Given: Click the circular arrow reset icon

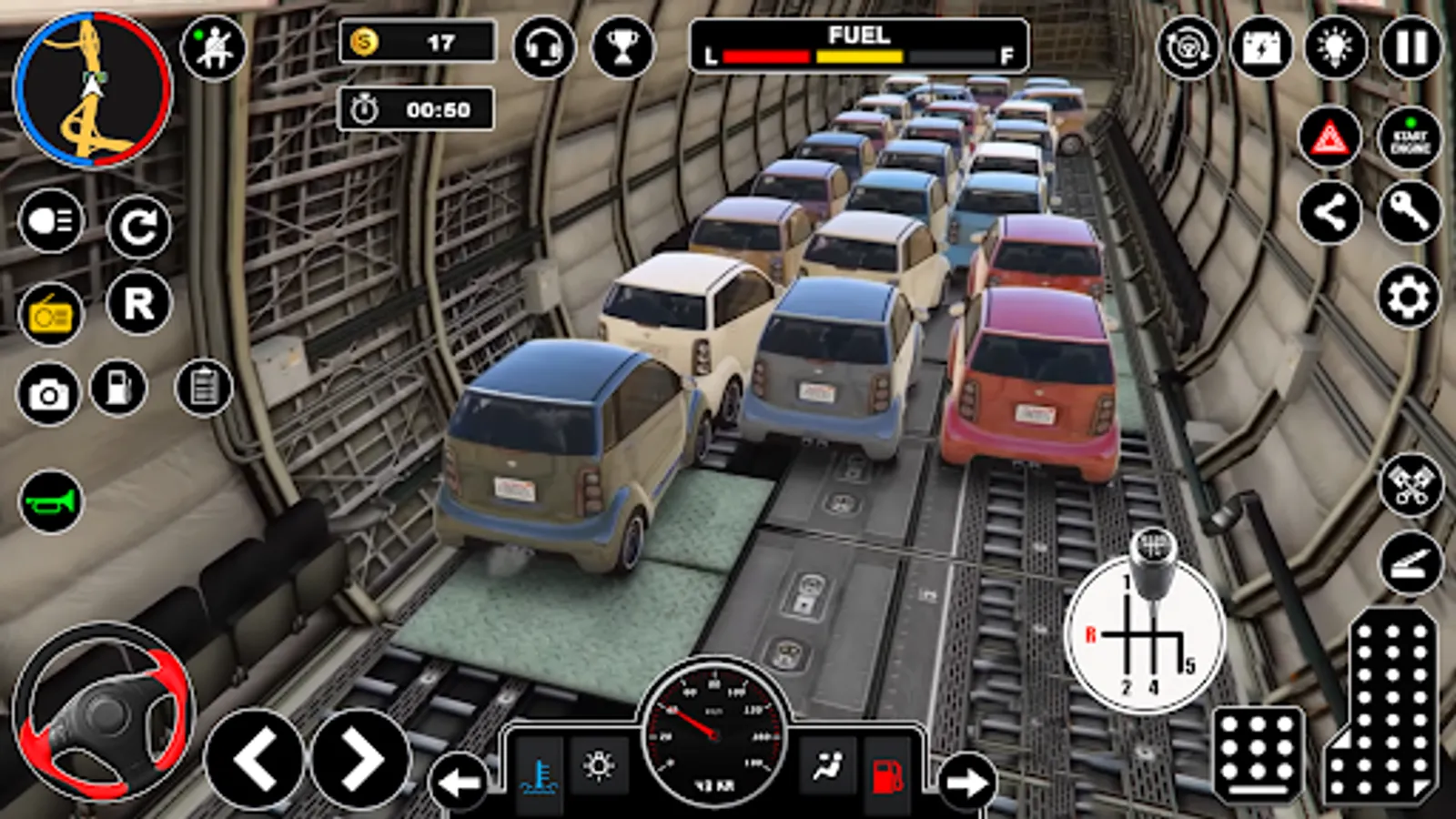Looking at the screenshot, I should click(138, 227).
